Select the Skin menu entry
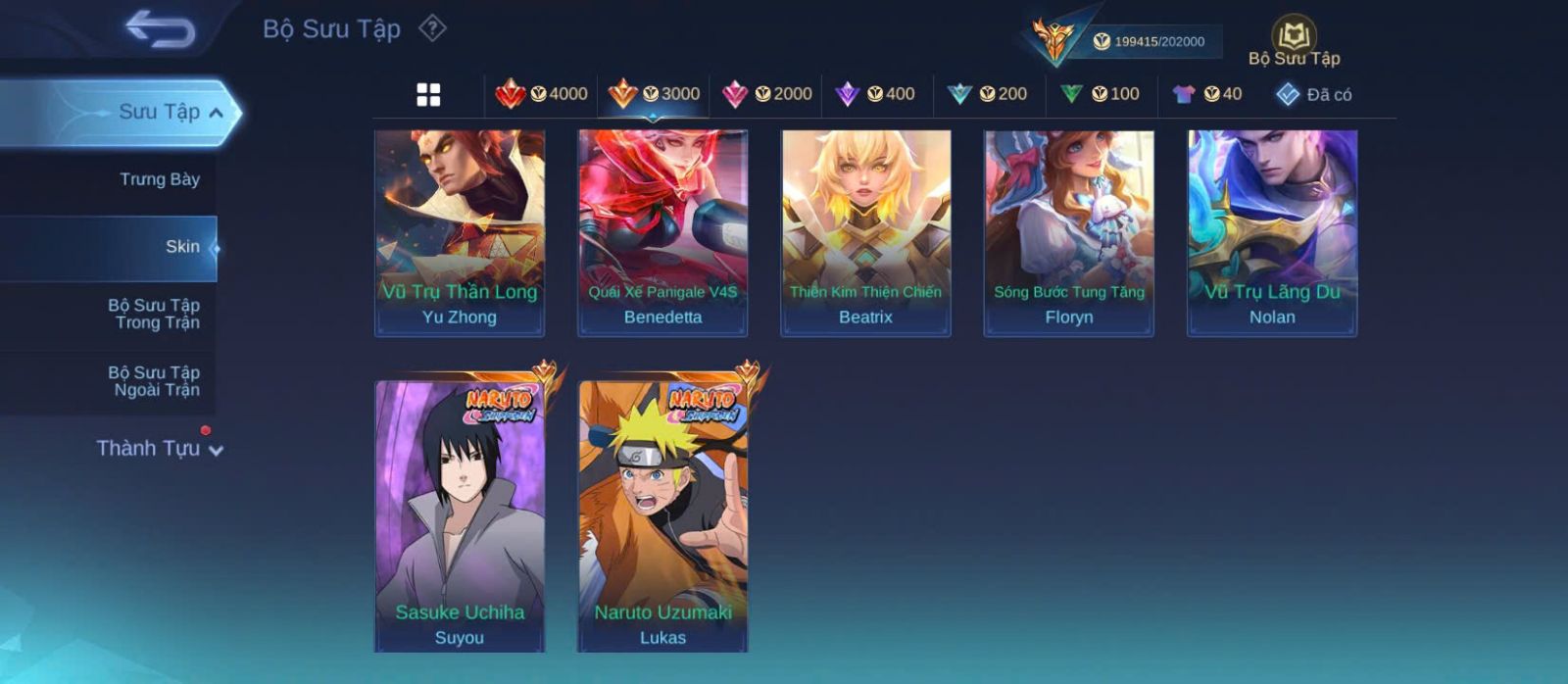The width and height of the screenshot is (1568, 684). pyautogui.click(x=181, y=247)
